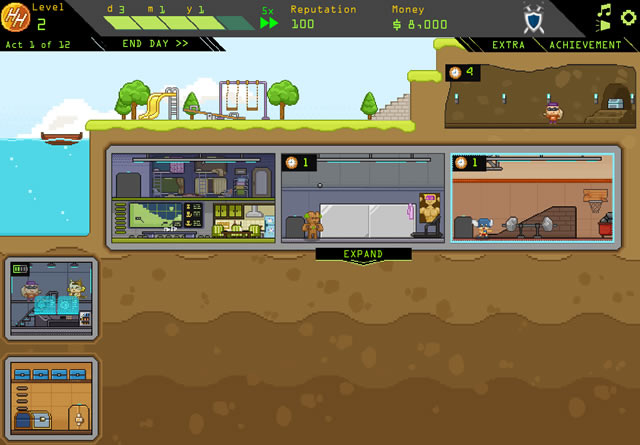Open the storage room with treasure chest
Image resolution: width=640 pixels, height=445 pixels.
point(51,397)
